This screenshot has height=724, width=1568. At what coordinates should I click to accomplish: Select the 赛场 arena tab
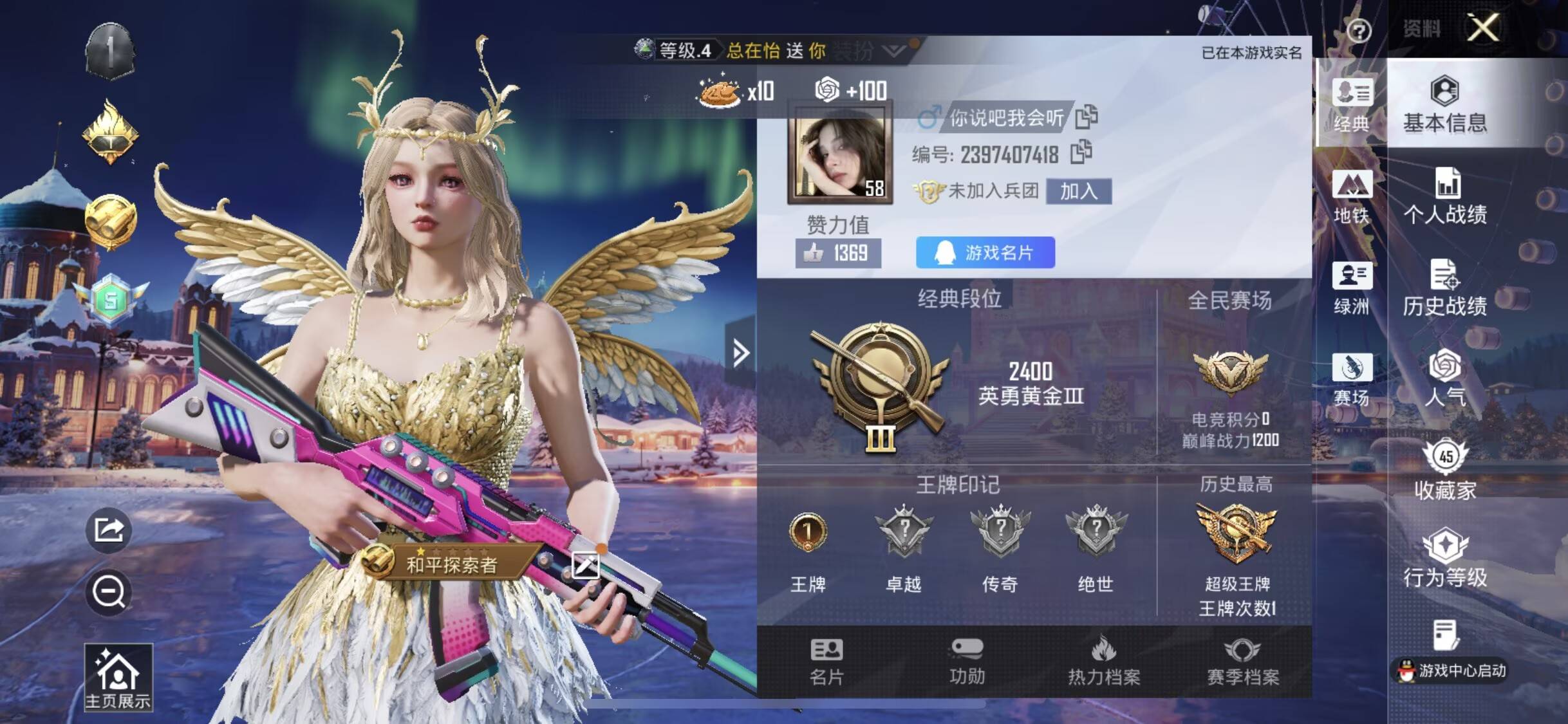(1351, 380)
